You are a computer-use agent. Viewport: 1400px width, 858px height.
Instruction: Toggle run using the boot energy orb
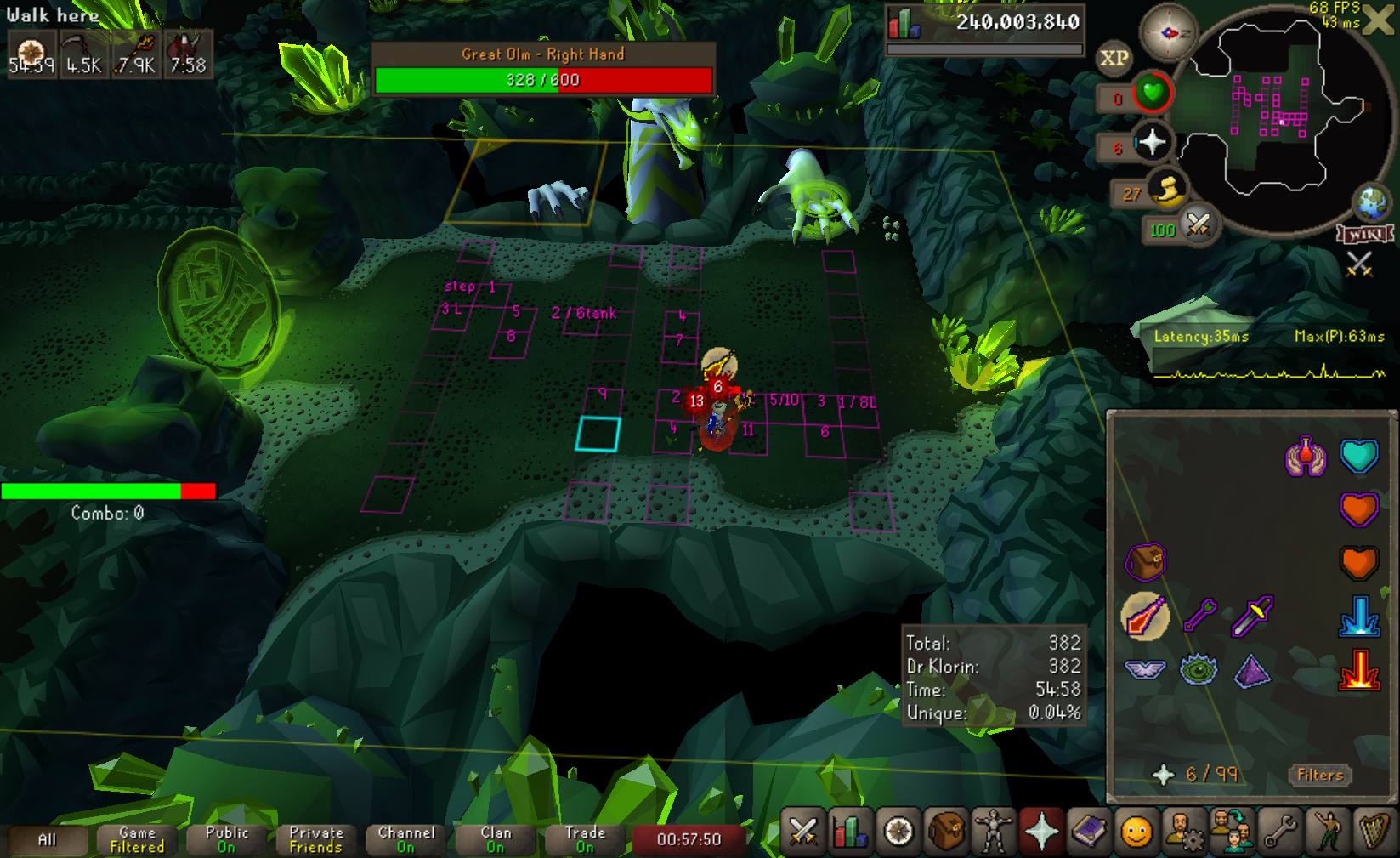click(1167, 190)
